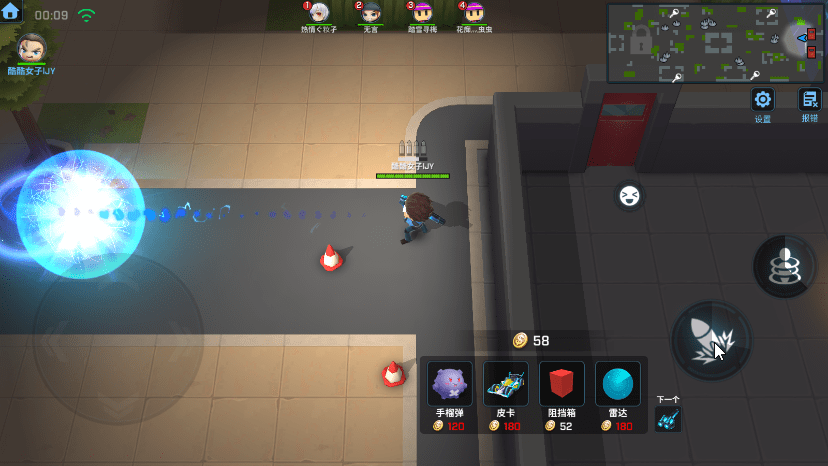Activate the spring jump skill button

(785, 266)
